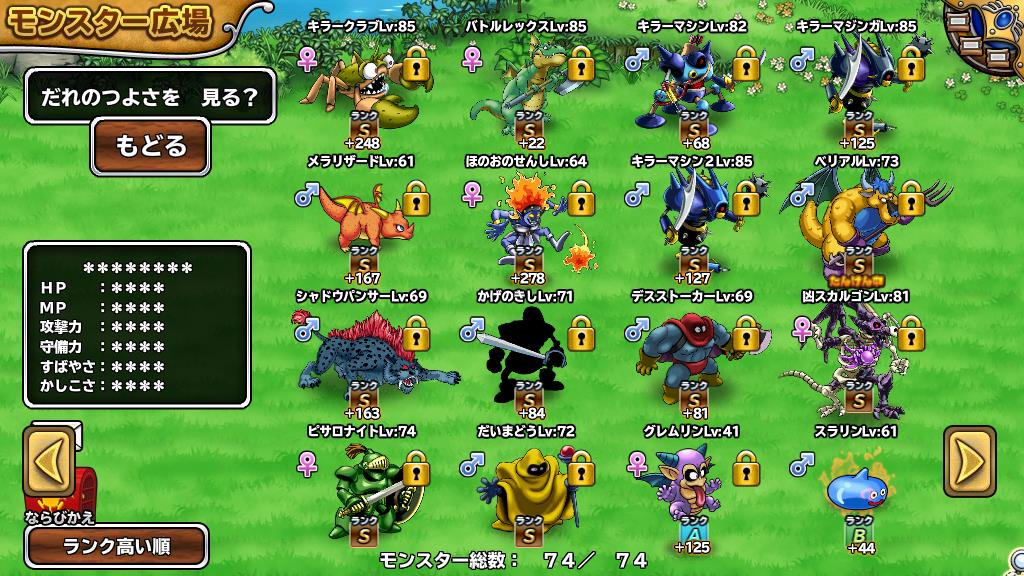Go to the previous monster page arrow
Viewport: 1024px width, 576px height.
pos(49,461)
